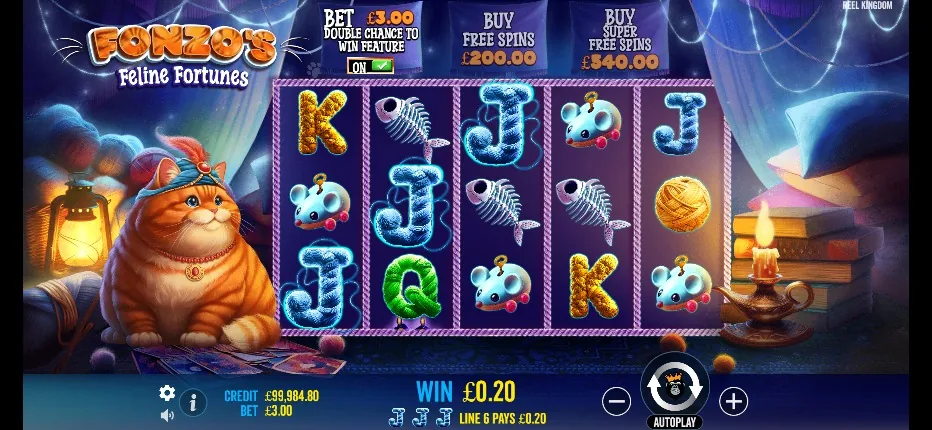Open the settings gear menu
The image size is (932, 430).
click(x=167, y=393)
